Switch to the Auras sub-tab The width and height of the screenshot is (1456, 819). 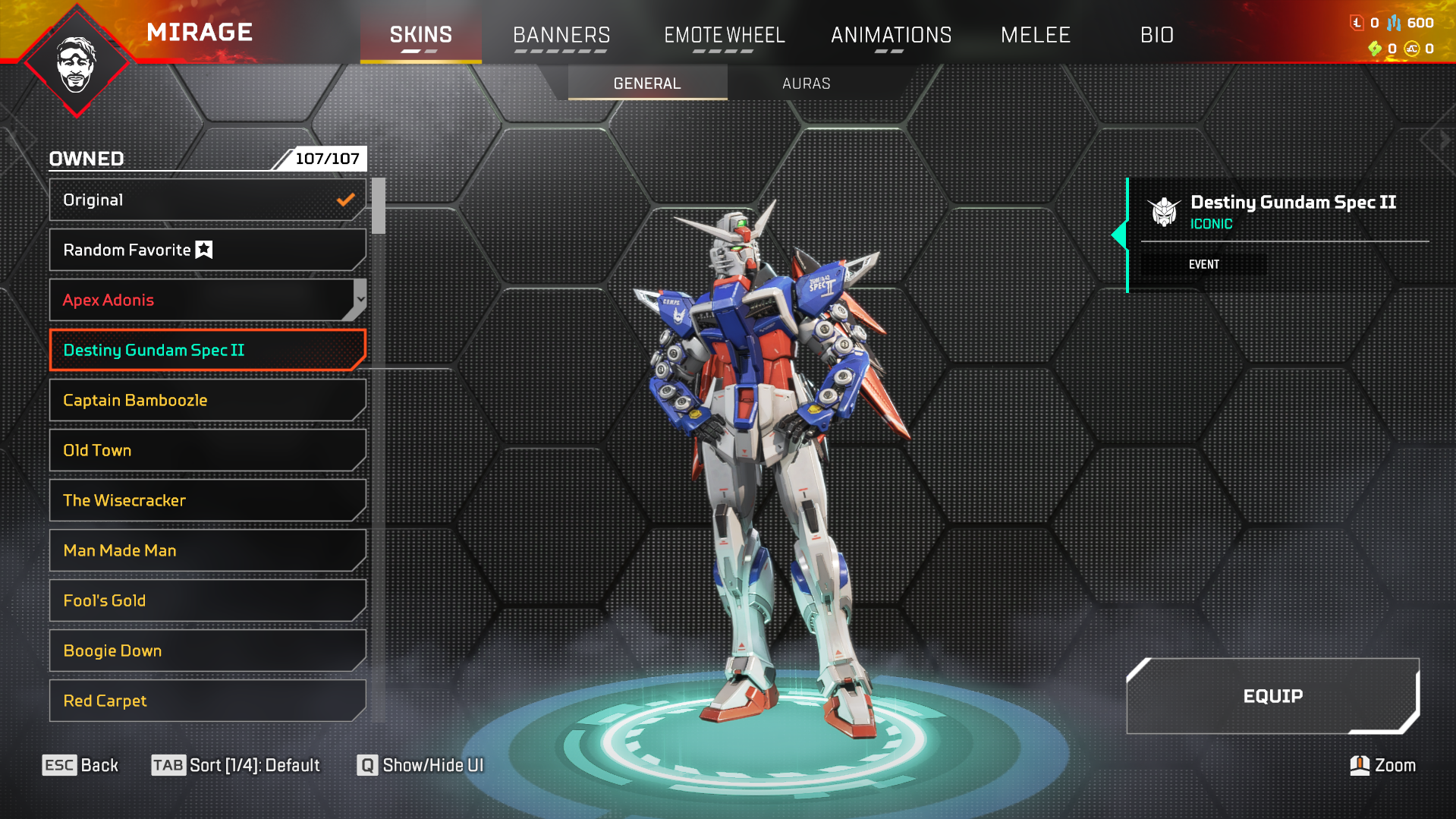pos(806,83)
